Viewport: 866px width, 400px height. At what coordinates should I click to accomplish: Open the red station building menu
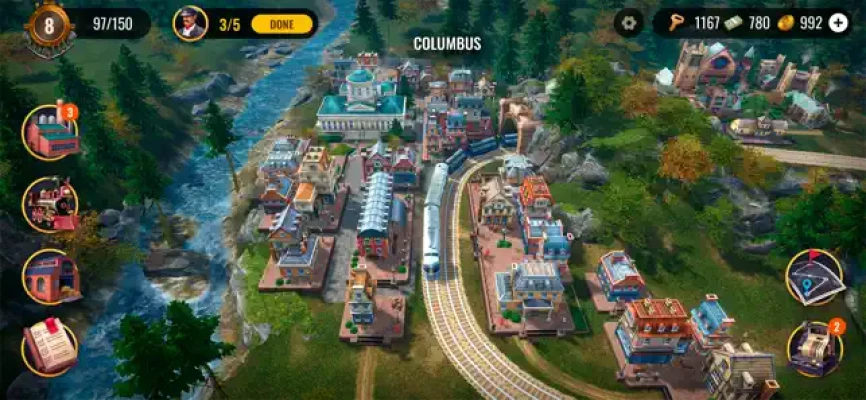pos(51,133)
